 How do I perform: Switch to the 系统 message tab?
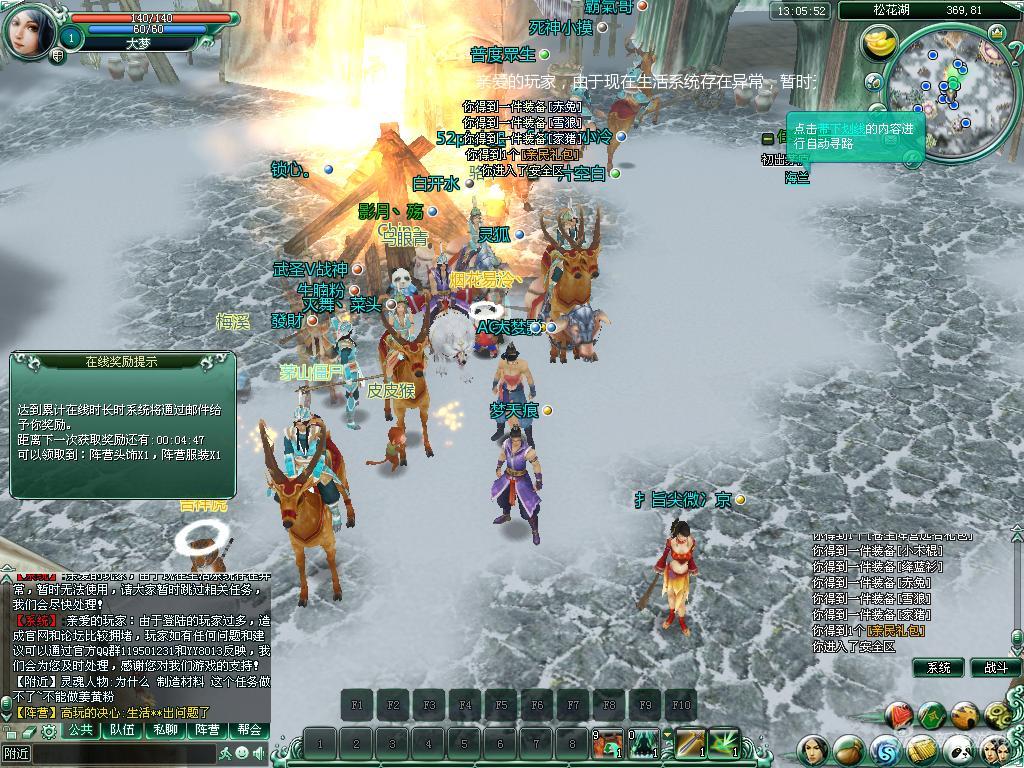[x=938, y=667]
